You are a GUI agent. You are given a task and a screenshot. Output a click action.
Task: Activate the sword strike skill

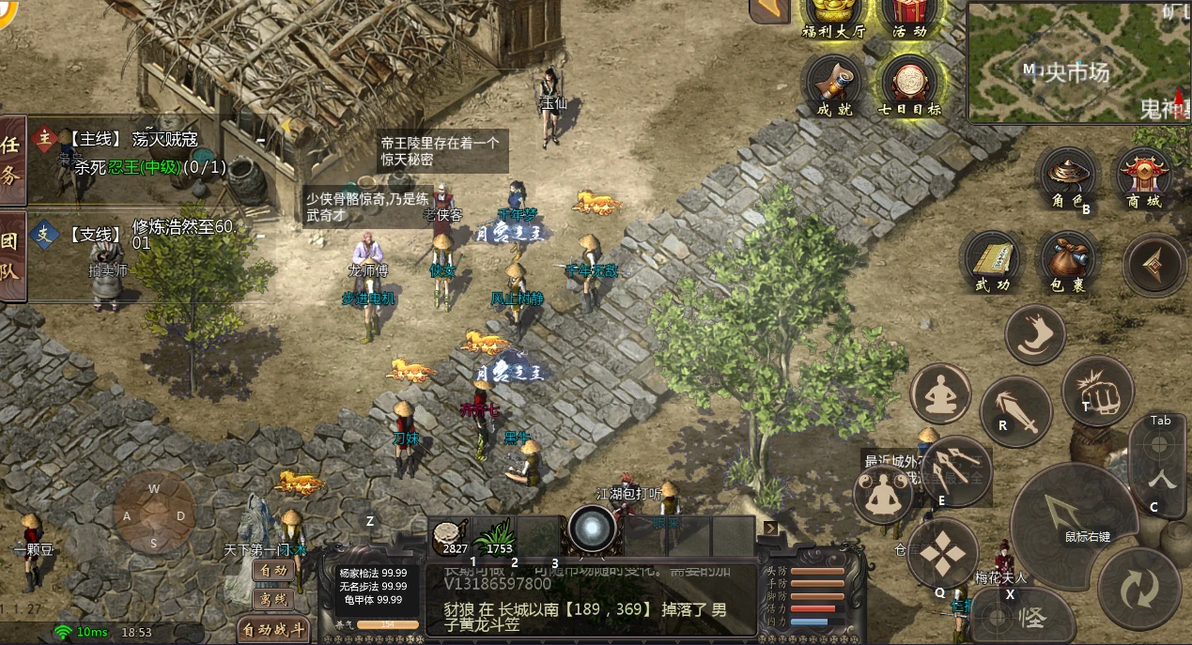point(1015,410)
